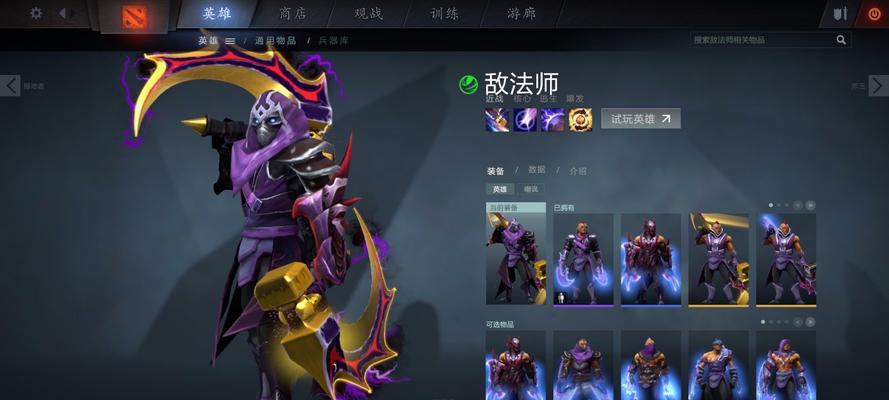
Task: Open the 游廊 tab
Action: [521, 13]
